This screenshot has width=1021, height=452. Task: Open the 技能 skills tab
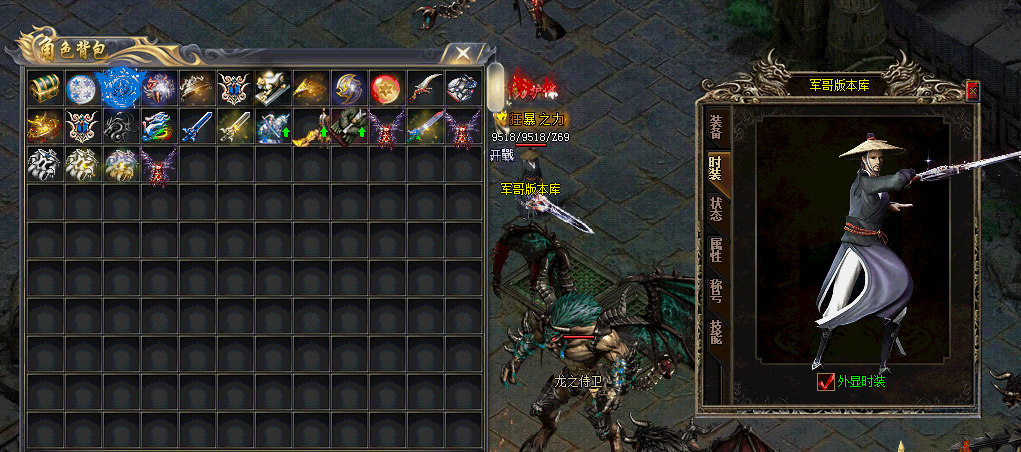click(x=716, y=333)
